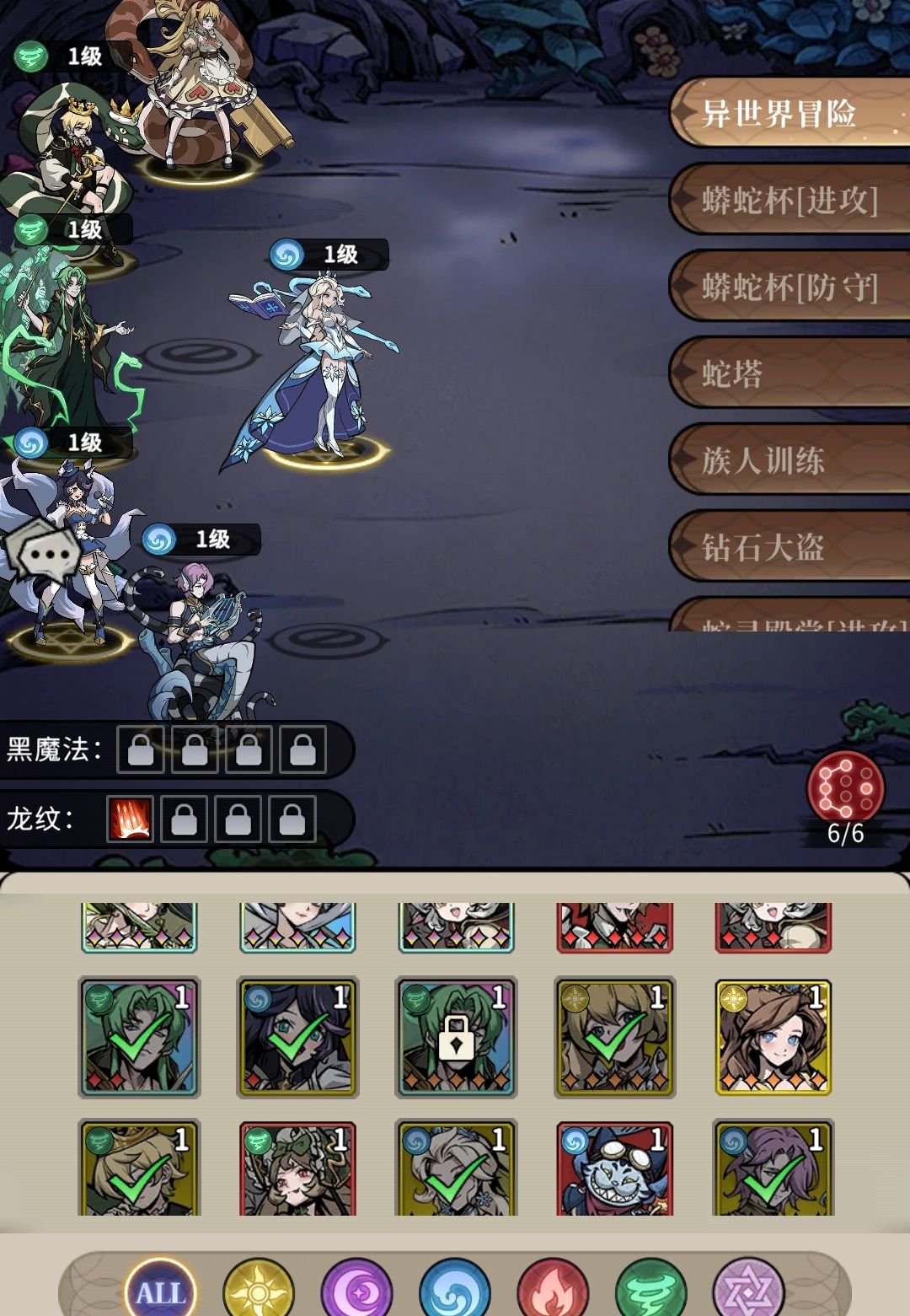Click the red claw 龙纹 skill slot

tap(130, 819)
